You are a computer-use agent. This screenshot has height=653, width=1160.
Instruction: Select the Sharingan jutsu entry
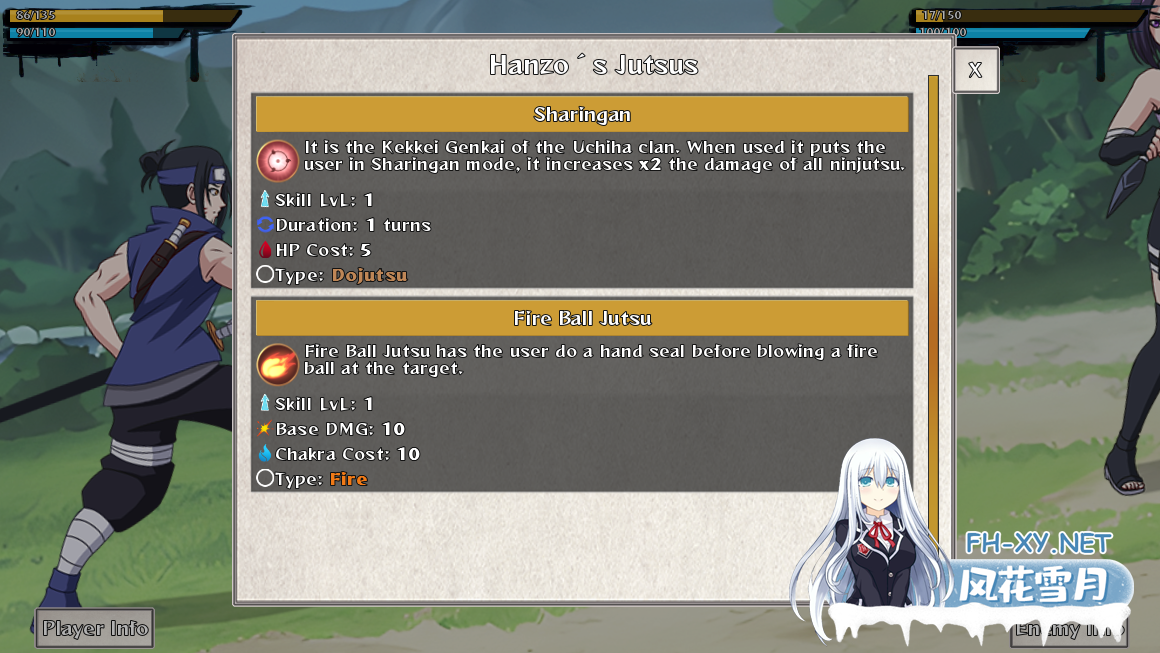[x=582, y=114]
